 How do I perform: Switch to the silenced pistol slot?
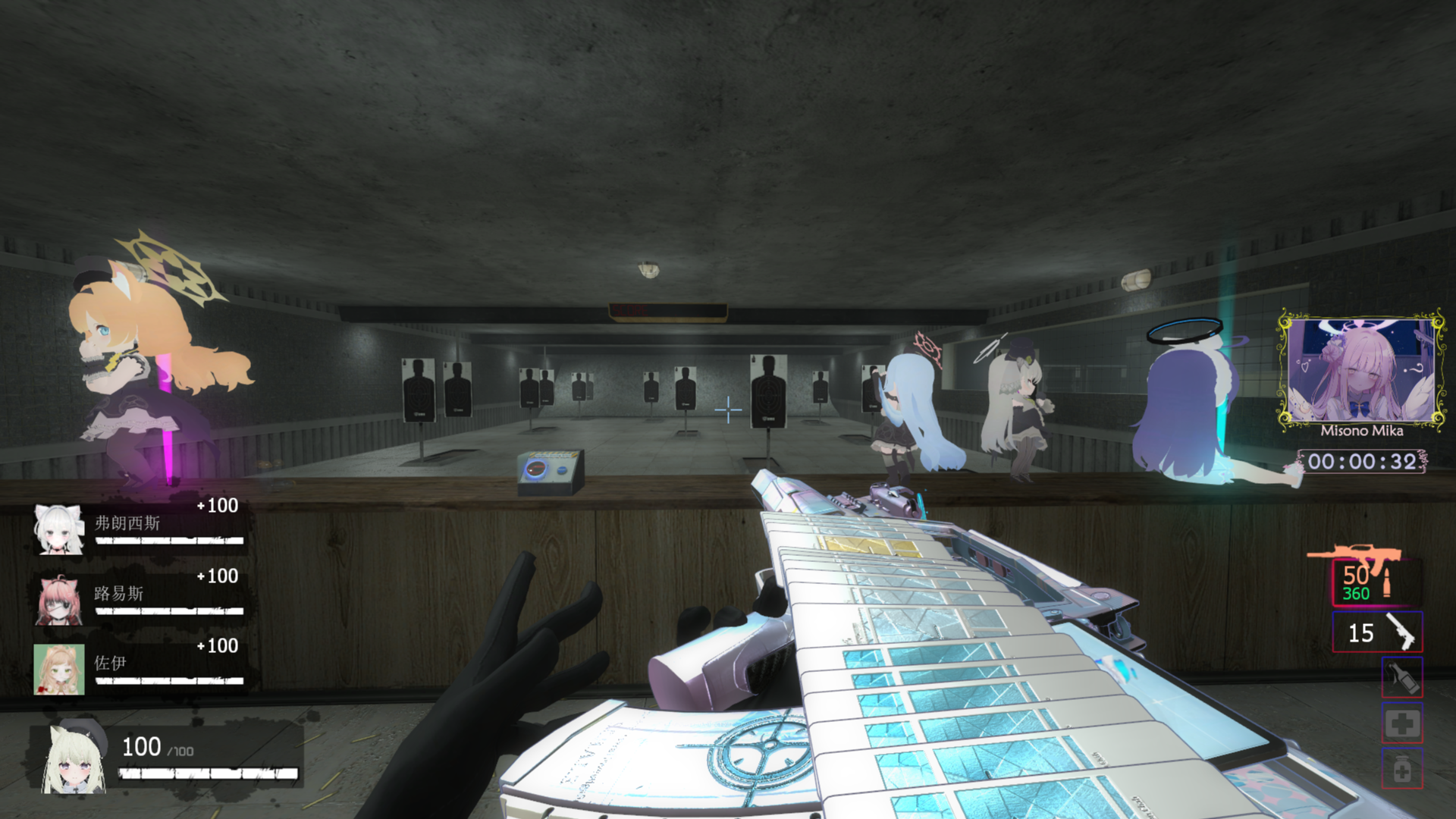click(1377, 632)
